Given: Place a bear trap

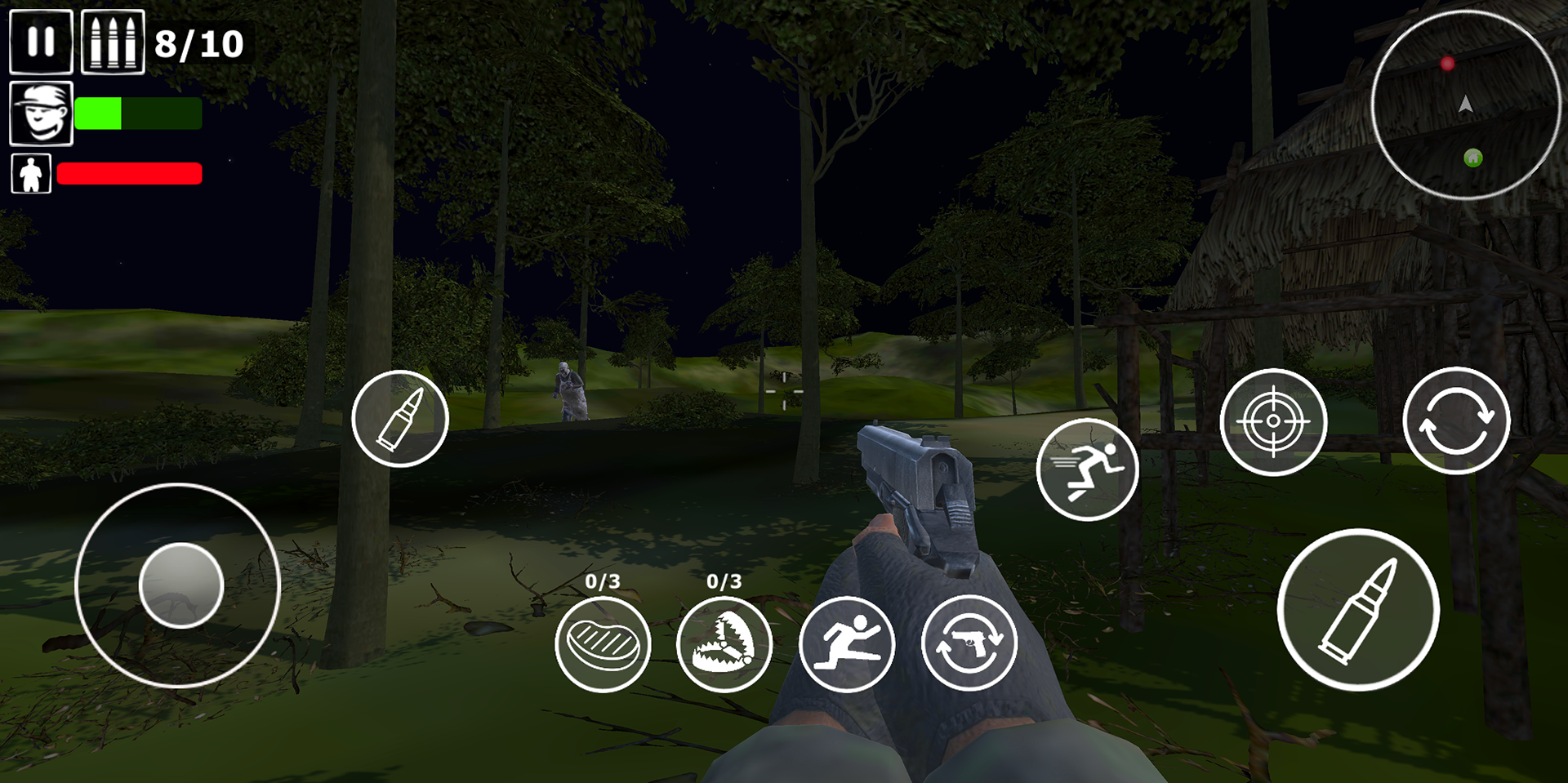Looking at the screenshot, I should (724, 643).
